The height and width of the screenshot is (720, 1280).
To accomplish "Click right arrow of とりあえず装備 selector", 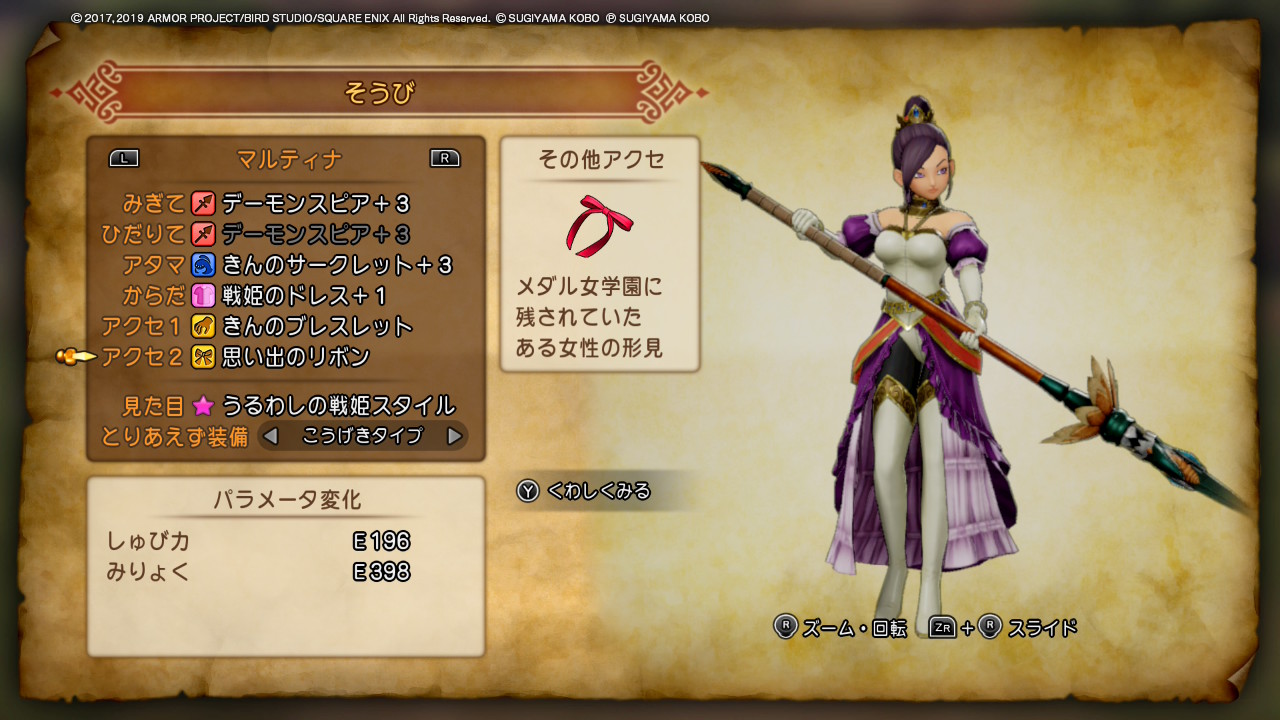I will point(454,436).
